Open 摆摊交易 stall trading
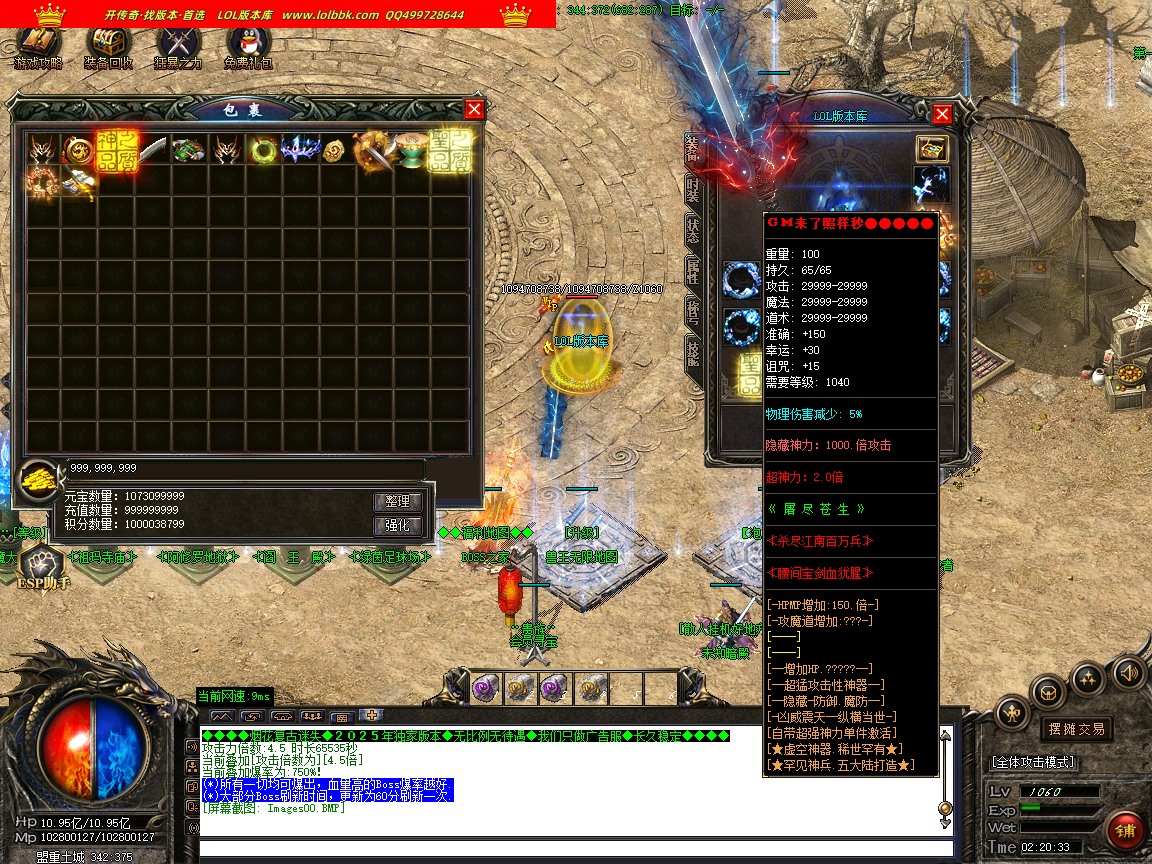1152x864 pixels. [x=1076, y=729]
